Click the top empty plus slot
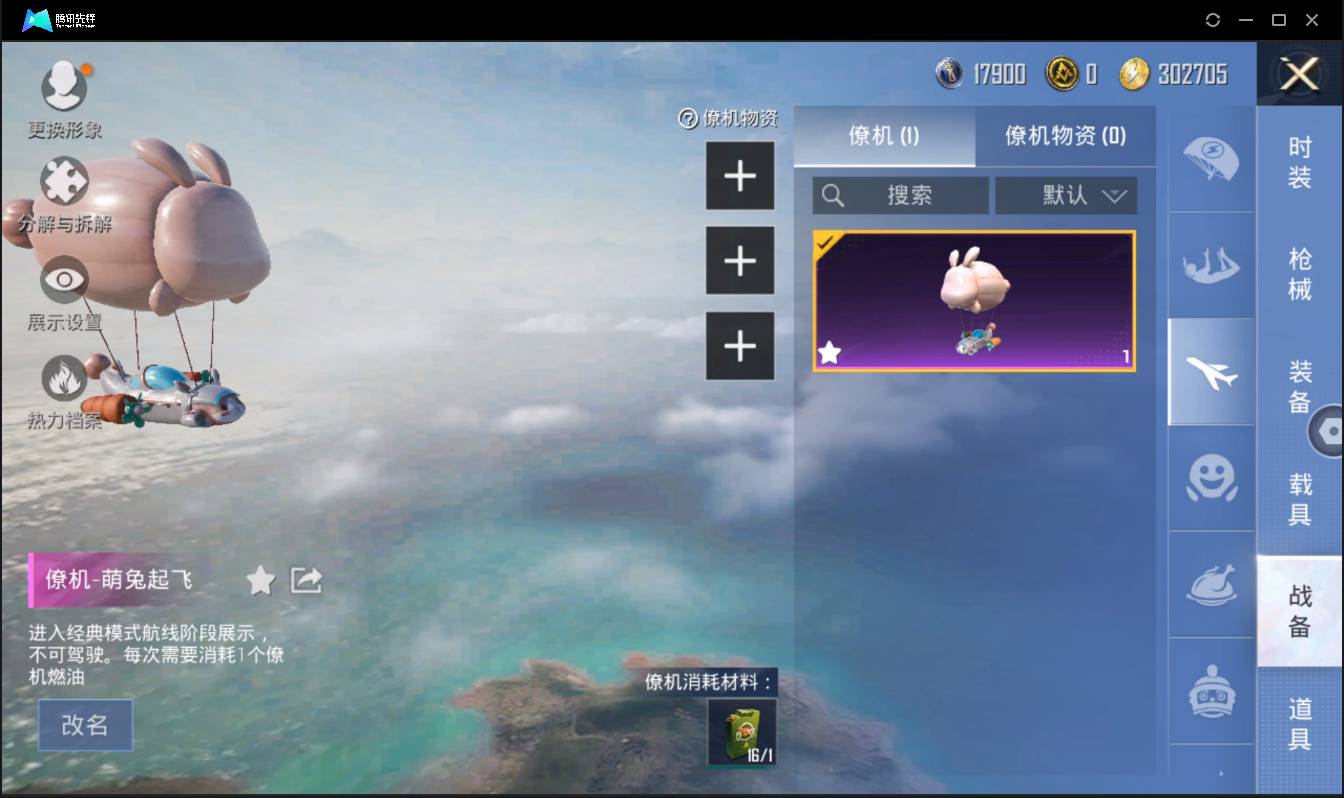This screenshot has height=798, width=1344. coord(740,176)
